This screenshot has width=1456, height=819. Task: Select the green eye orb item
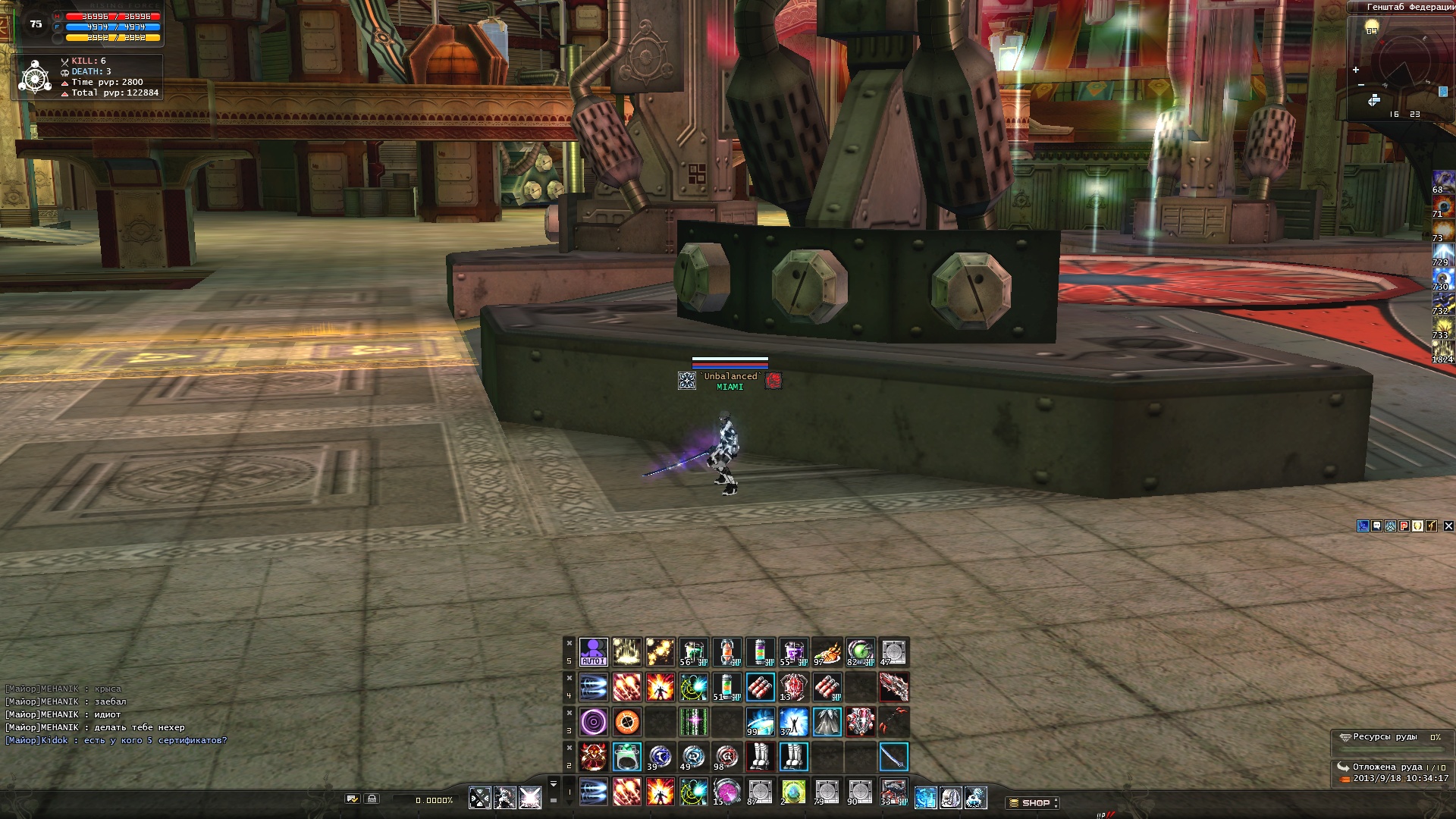pyautogui.click(x=860, y=652)
